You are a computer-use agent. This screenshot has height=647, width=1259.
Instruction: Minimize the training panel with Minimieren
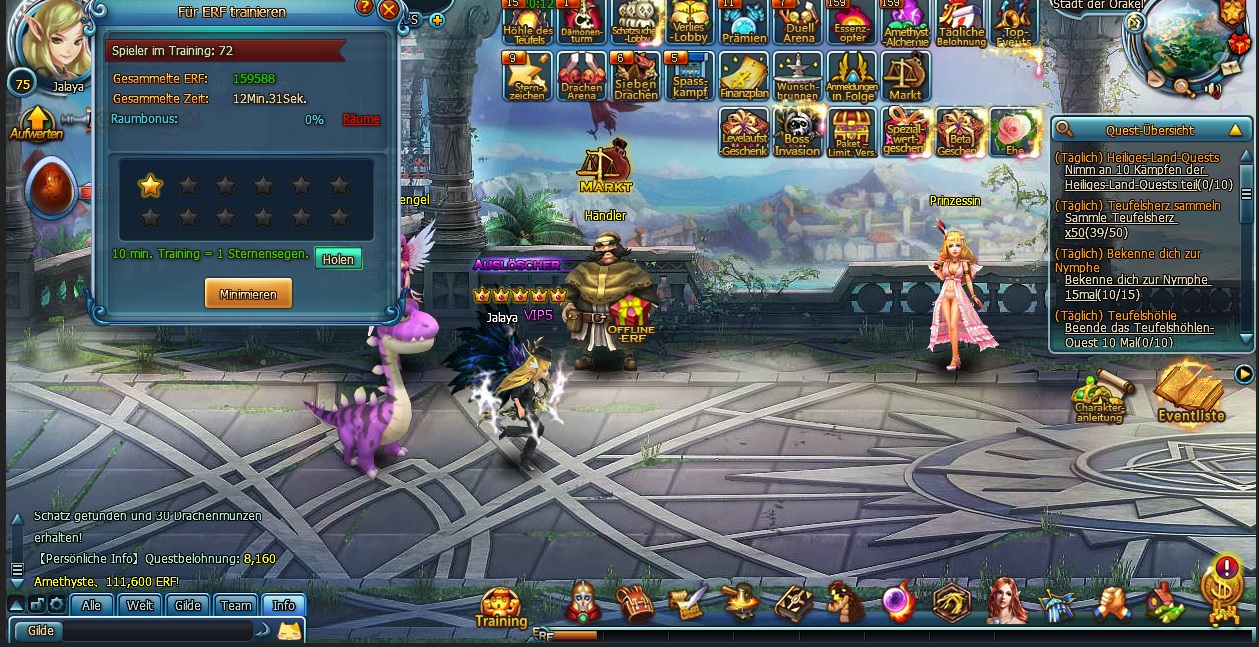(248, 293)
